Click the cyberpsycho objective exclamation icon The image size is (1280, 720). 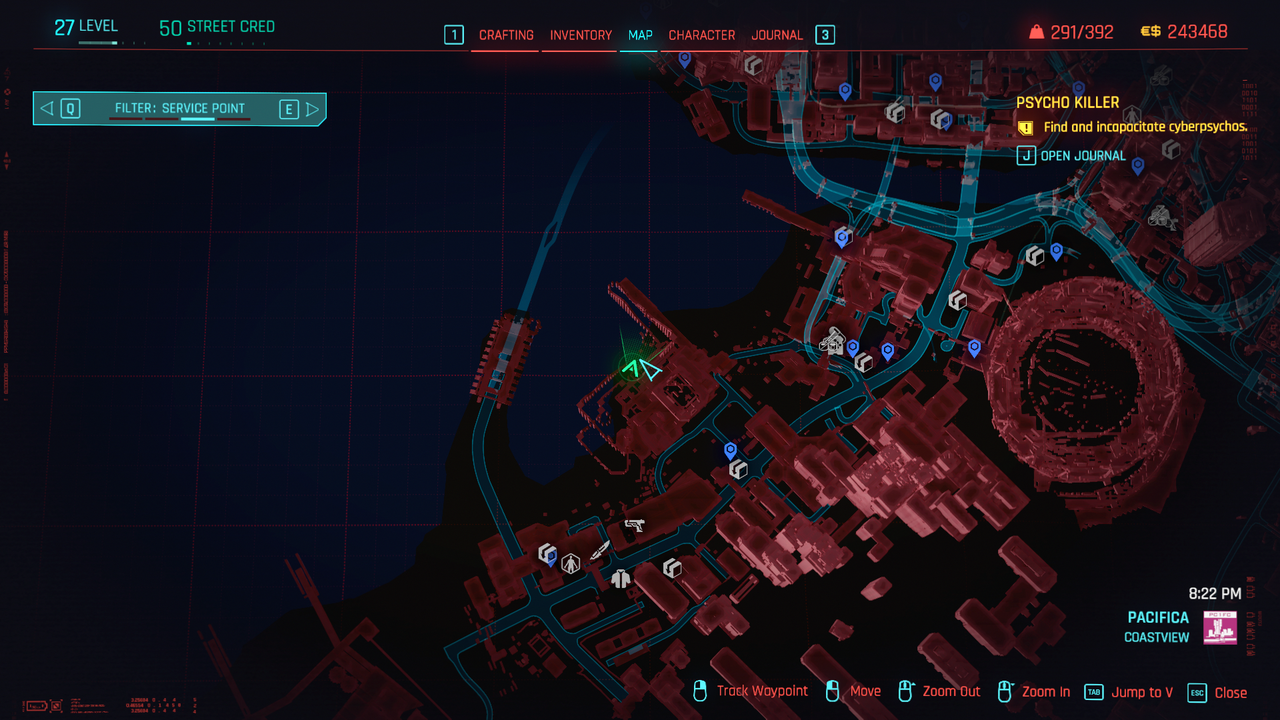pyautogui.click(x=1025, y=128)
